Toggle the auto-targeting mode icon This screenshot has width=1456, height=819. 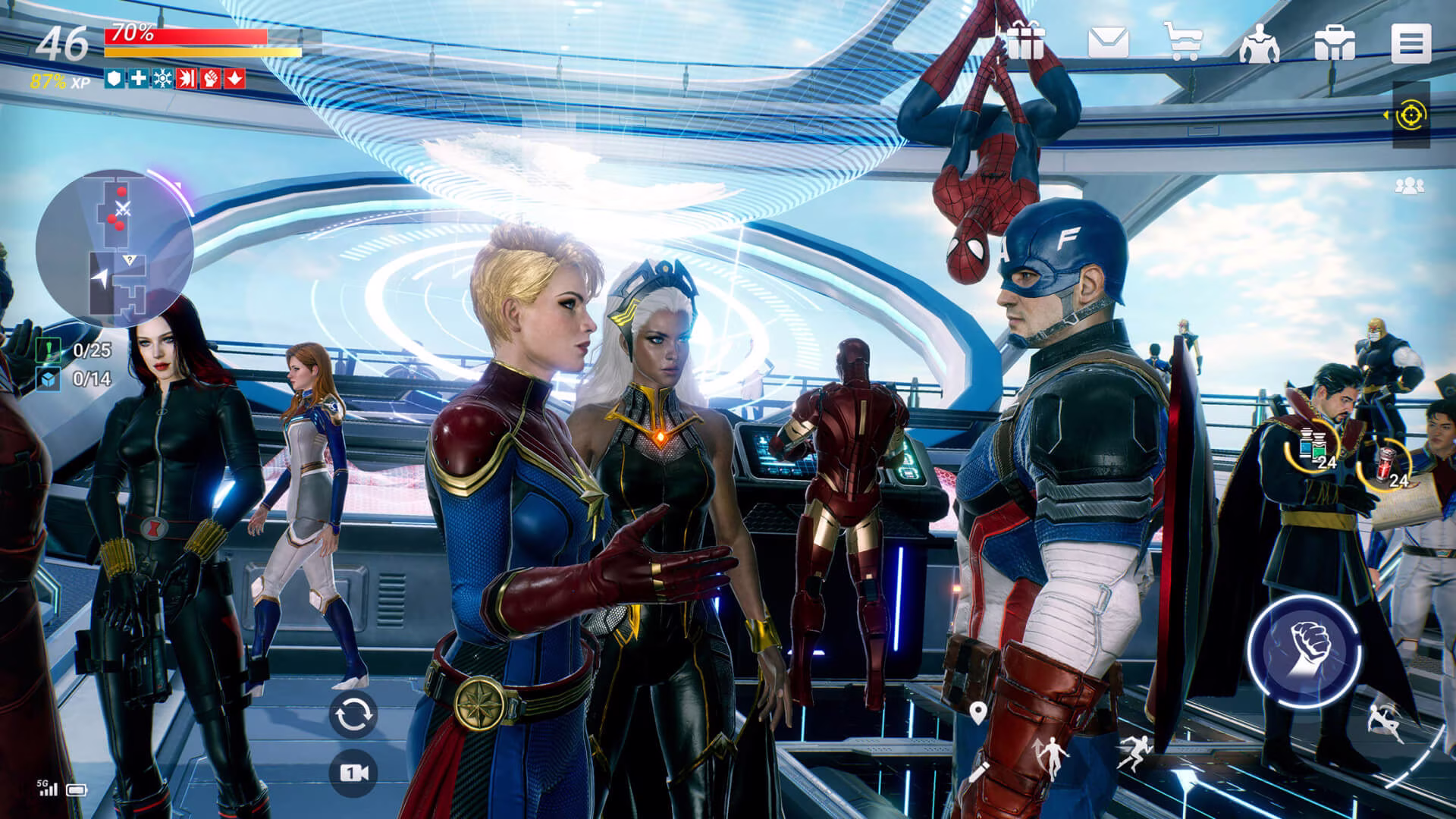pyautogui.click(x=1412, y=115)
